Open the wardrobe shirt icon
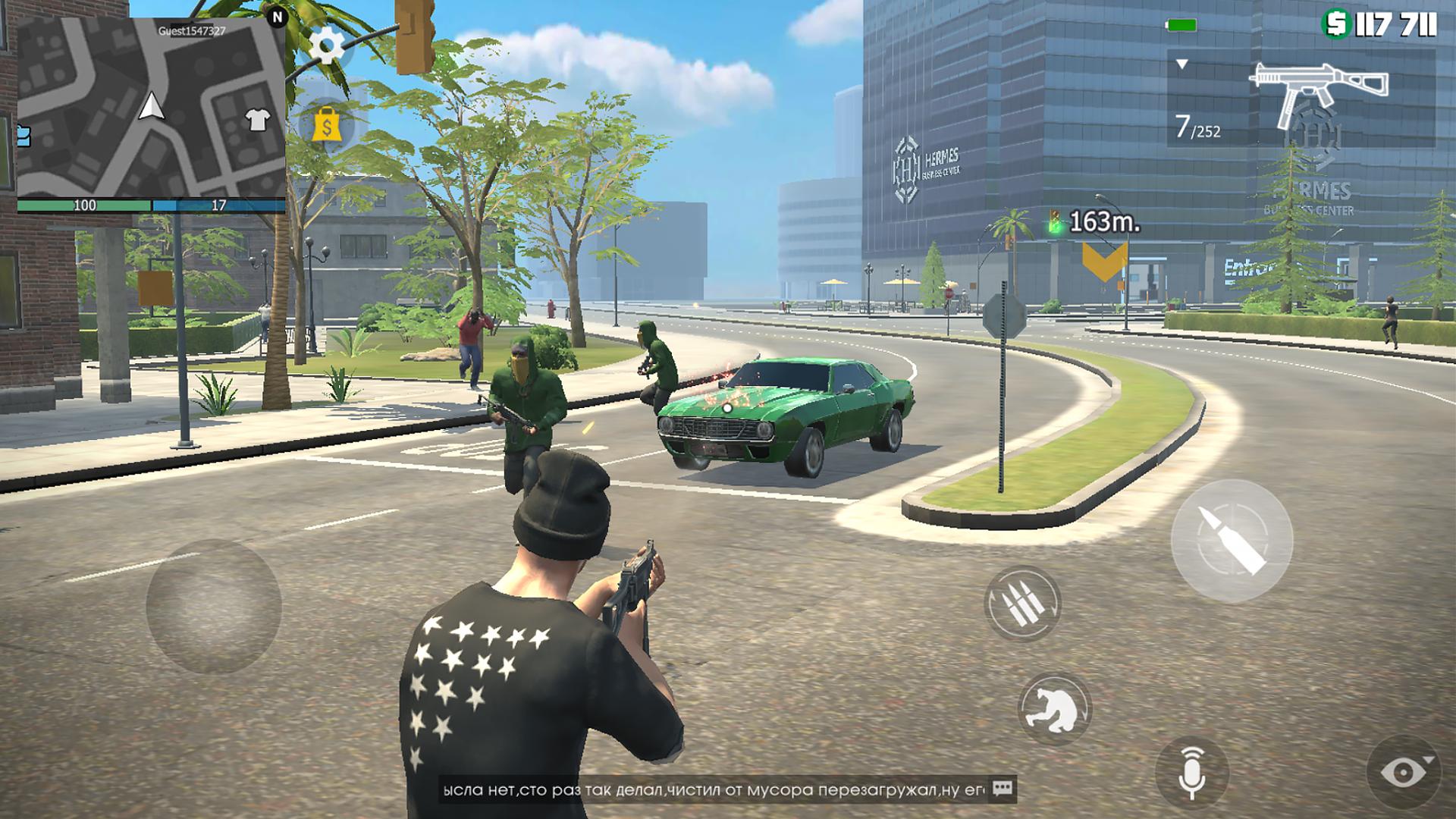Image resolution: width=1456 pixels, height=819 pixels. coord(260,118)
